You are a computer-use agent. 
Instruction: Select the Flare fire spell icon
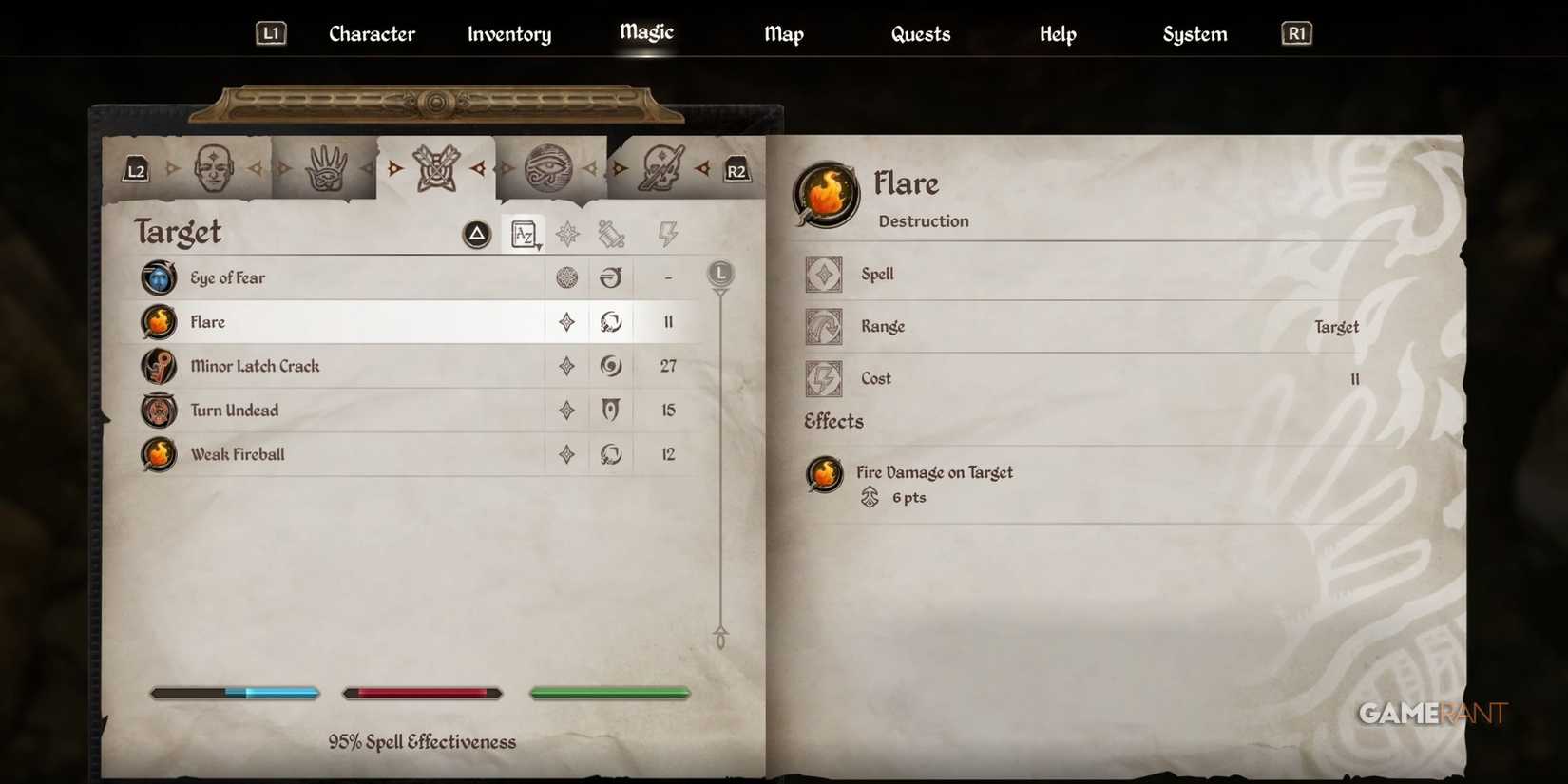point(158,322)
